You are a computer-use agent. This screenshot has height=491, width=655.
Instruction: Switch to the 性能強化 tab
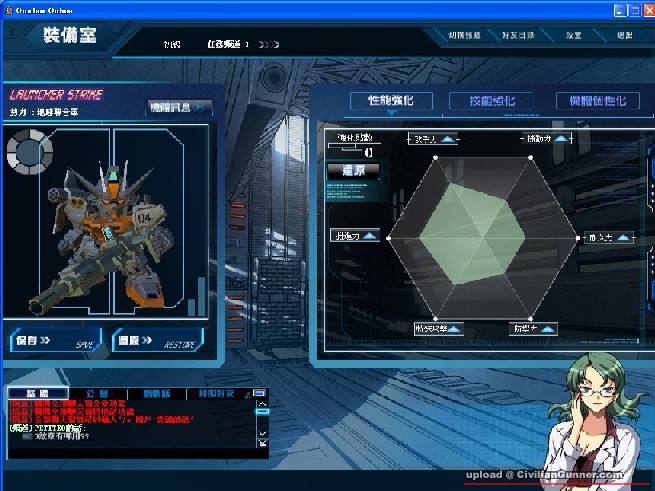(390, 101)
